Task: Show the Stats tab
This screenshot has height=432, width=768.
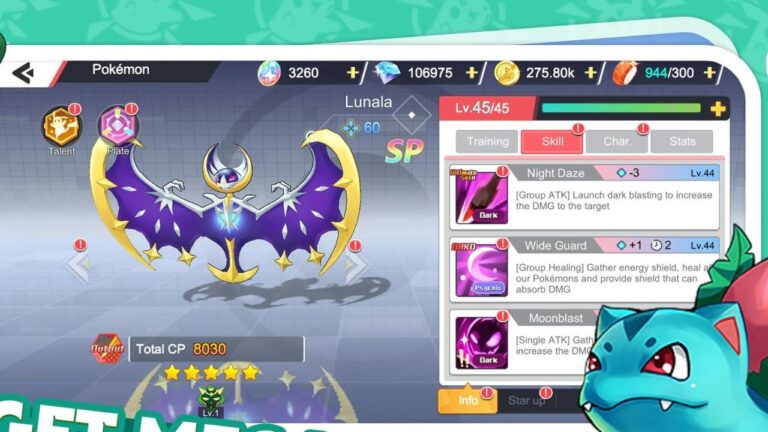Action: [682, 142]
